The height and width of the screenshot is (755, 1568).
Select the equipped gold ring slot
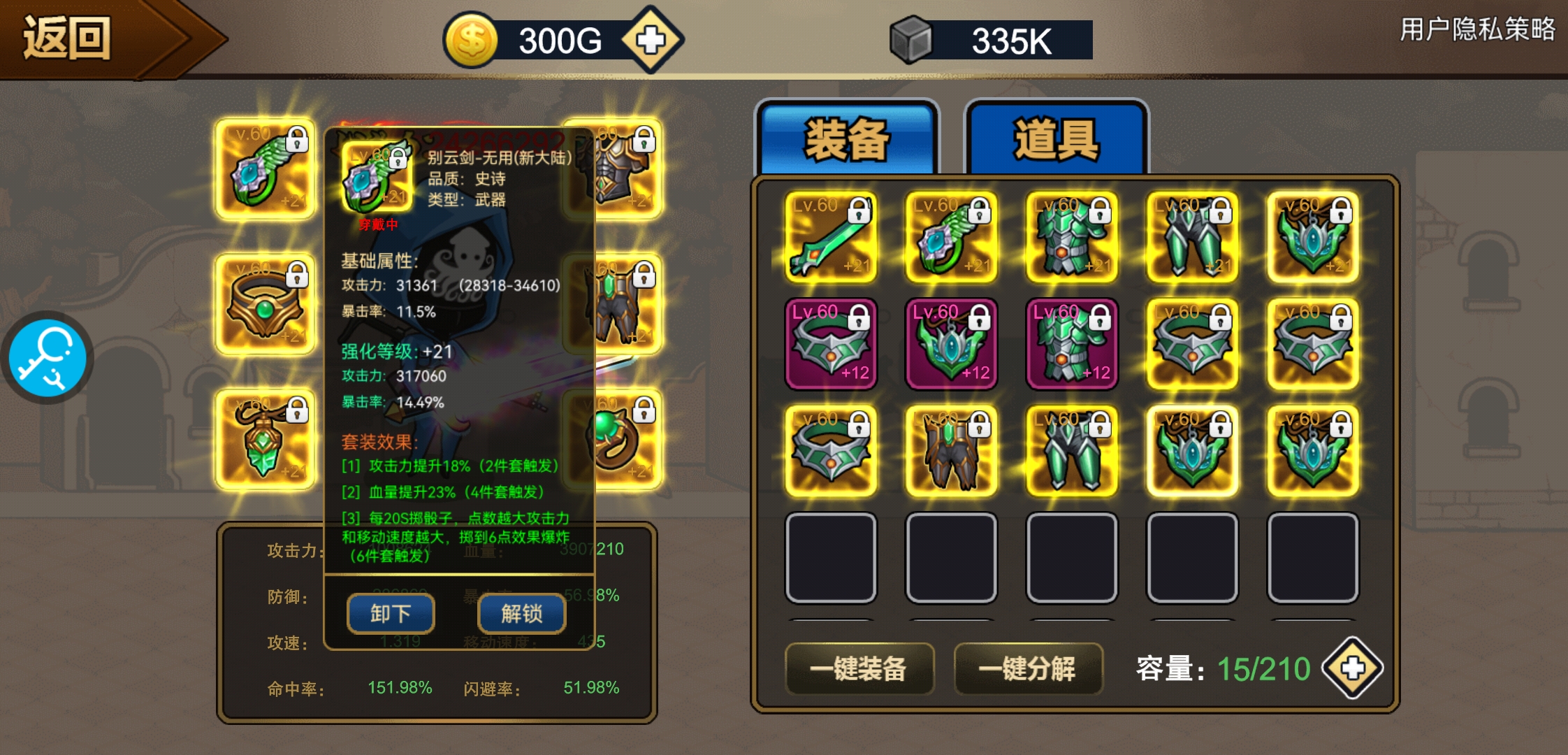pos(265,304)
